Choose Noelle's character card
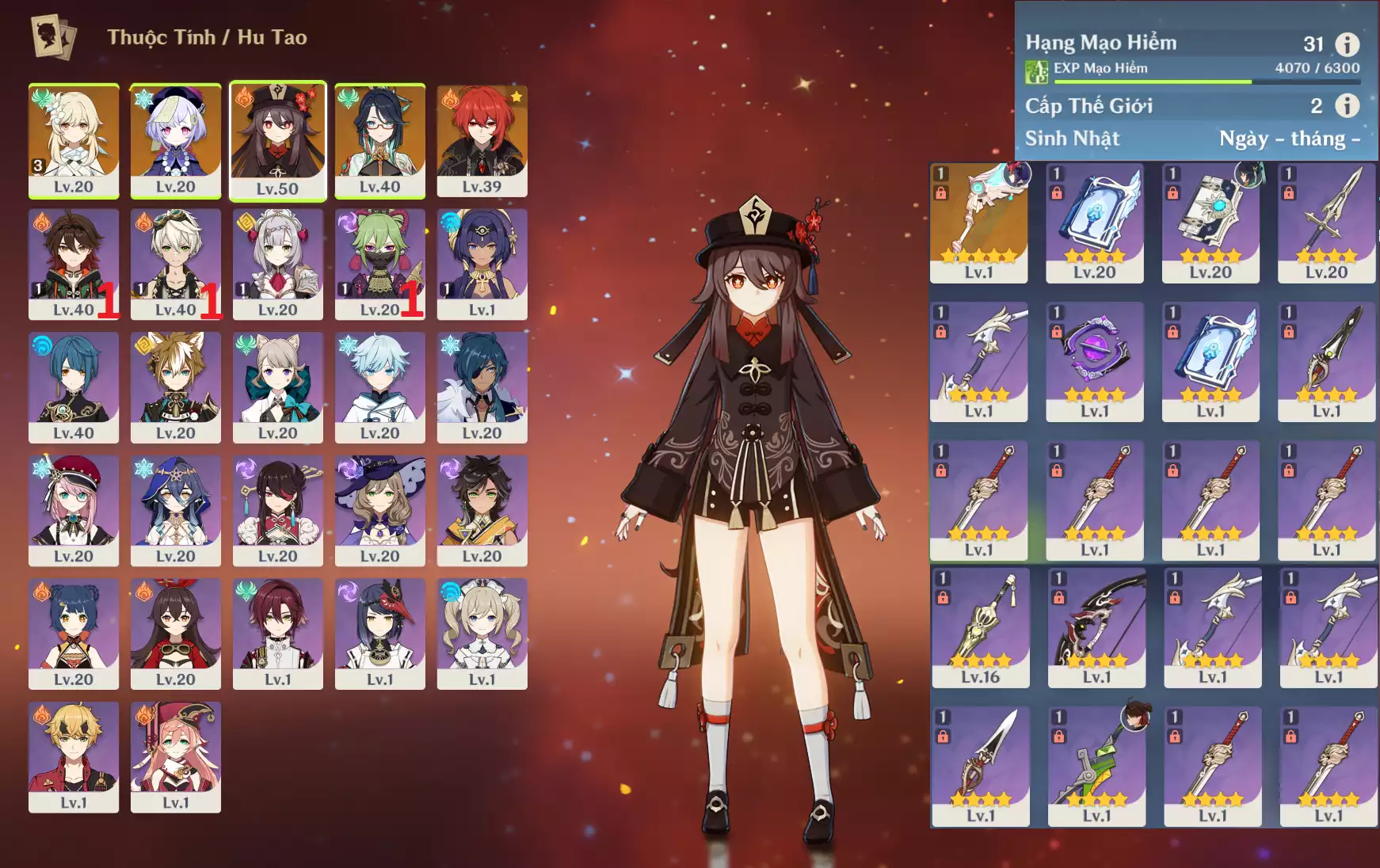The image size is (1380, 868). [277, 264]
